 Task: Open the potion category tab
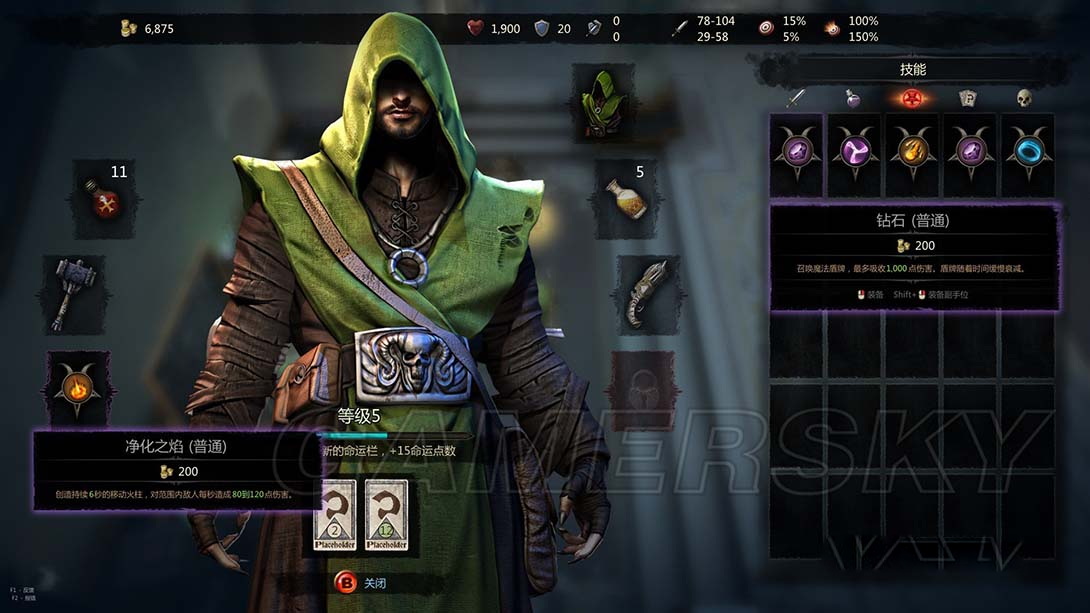click(853, 98)
